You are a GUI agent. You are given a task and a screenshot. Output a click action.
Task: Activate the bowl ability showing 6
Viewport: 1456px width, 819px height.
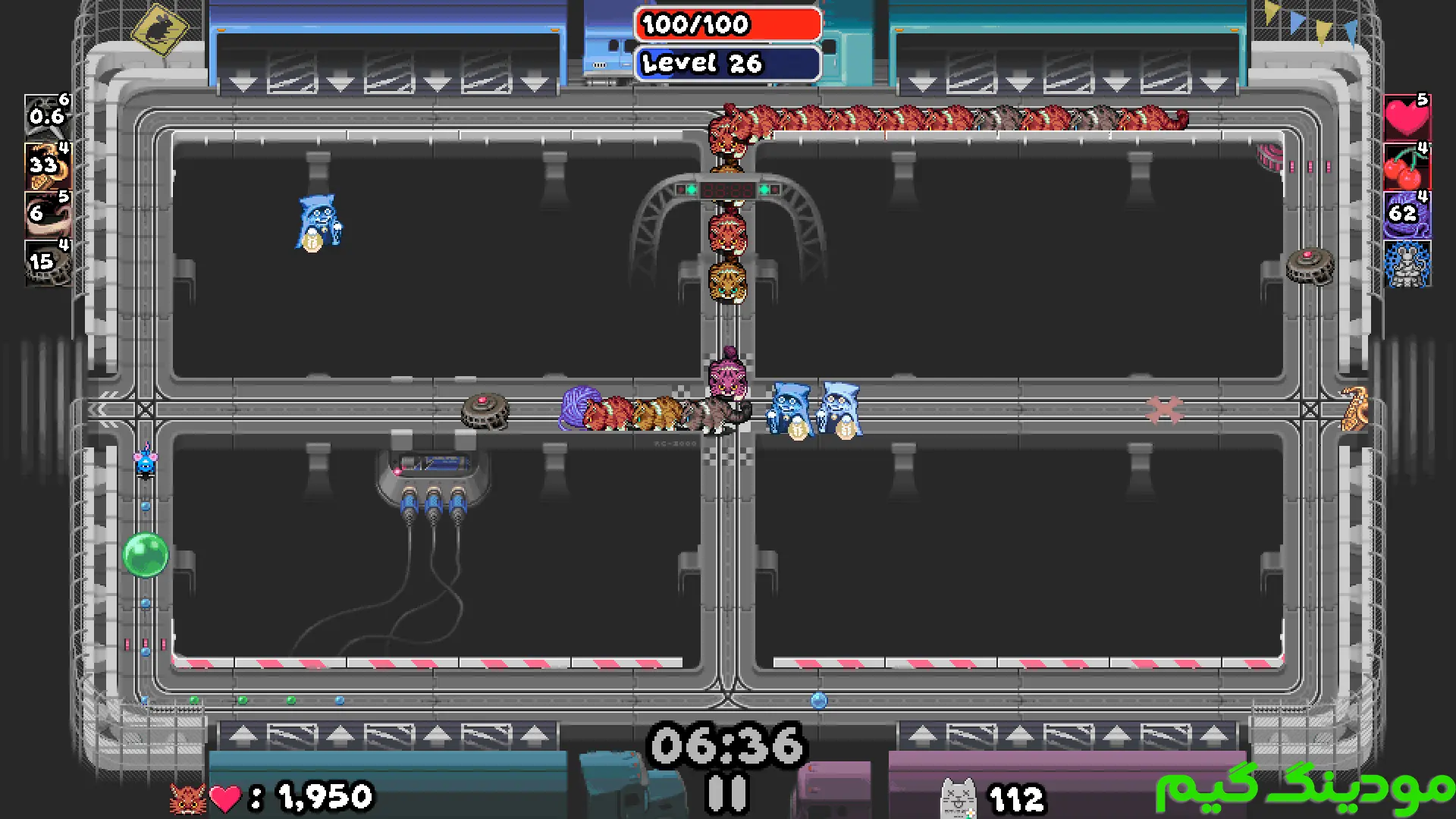click(x=47, y=215)
